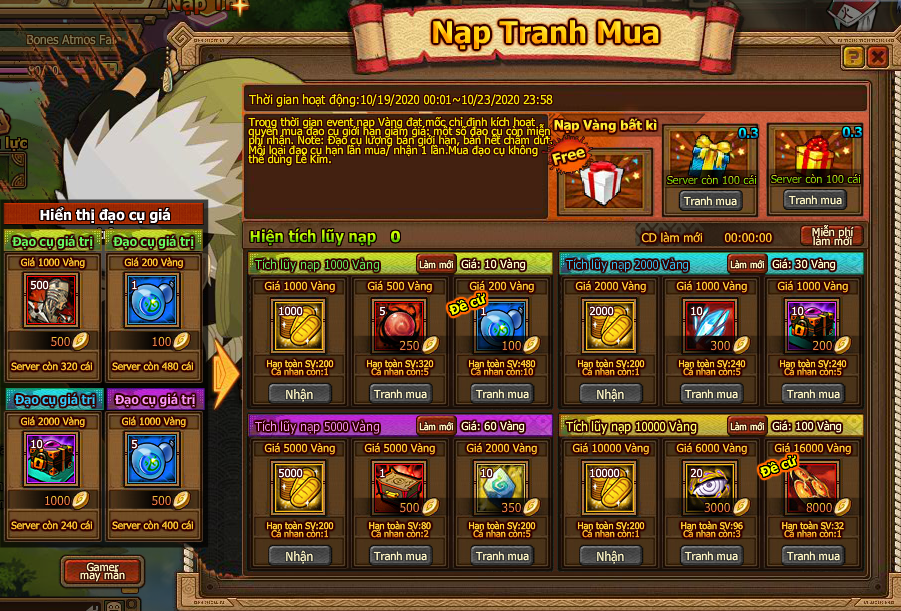
Task: Buy the recommended Giá 200 Vàng blue orb
Action: [x=503, y=394]
